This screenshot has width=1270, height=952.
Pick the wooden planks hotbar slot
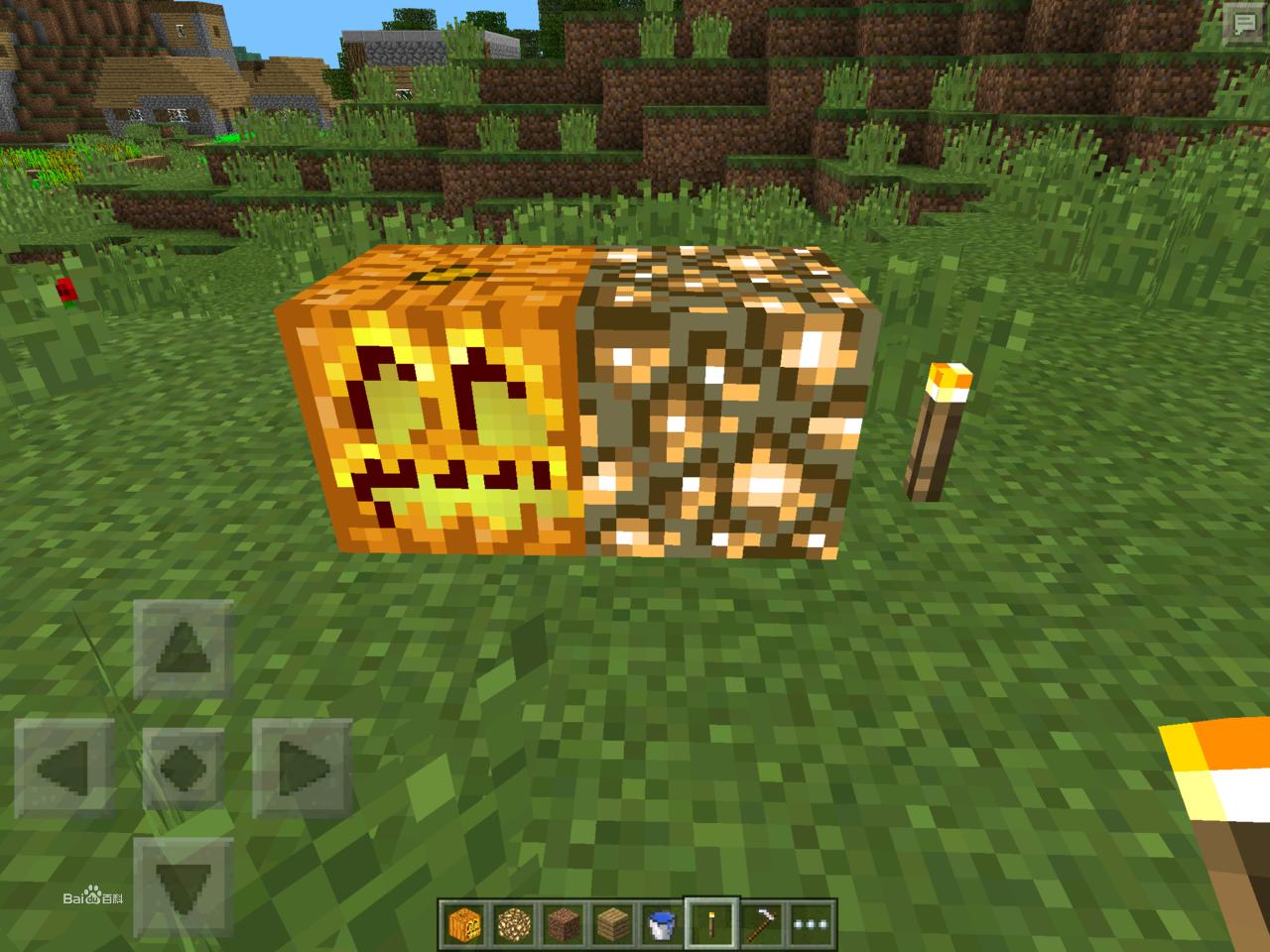612,924
